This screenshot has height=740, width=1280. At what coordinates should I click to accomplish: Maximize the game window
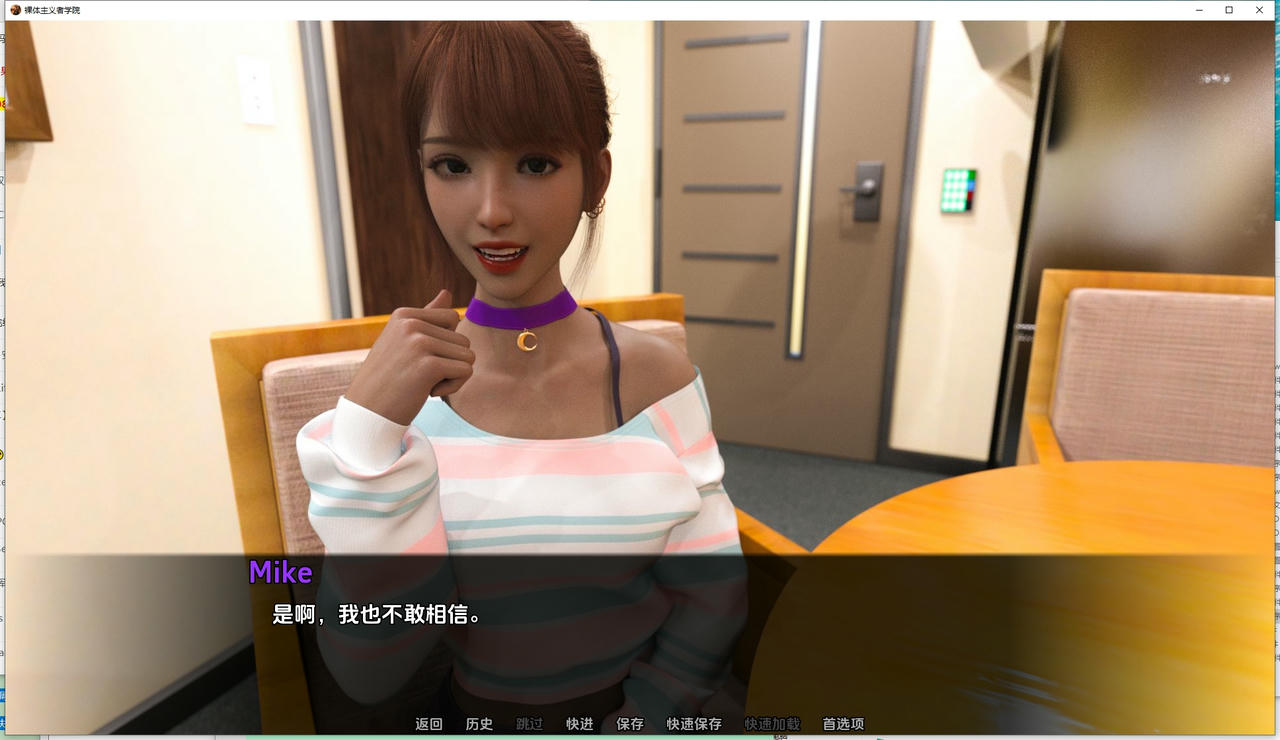[1228, 10]
